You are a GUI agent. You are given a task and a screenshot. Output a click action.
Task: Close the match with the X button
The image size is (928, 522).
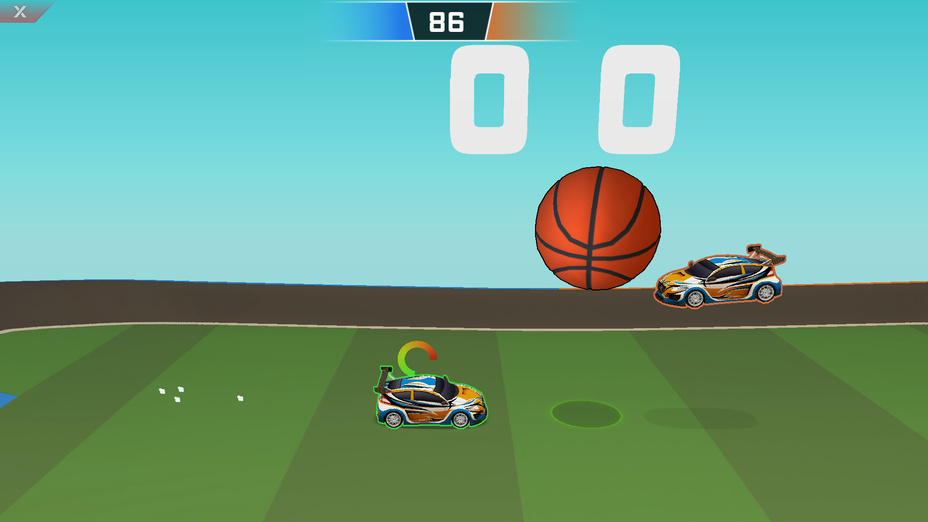pos(20,12)
